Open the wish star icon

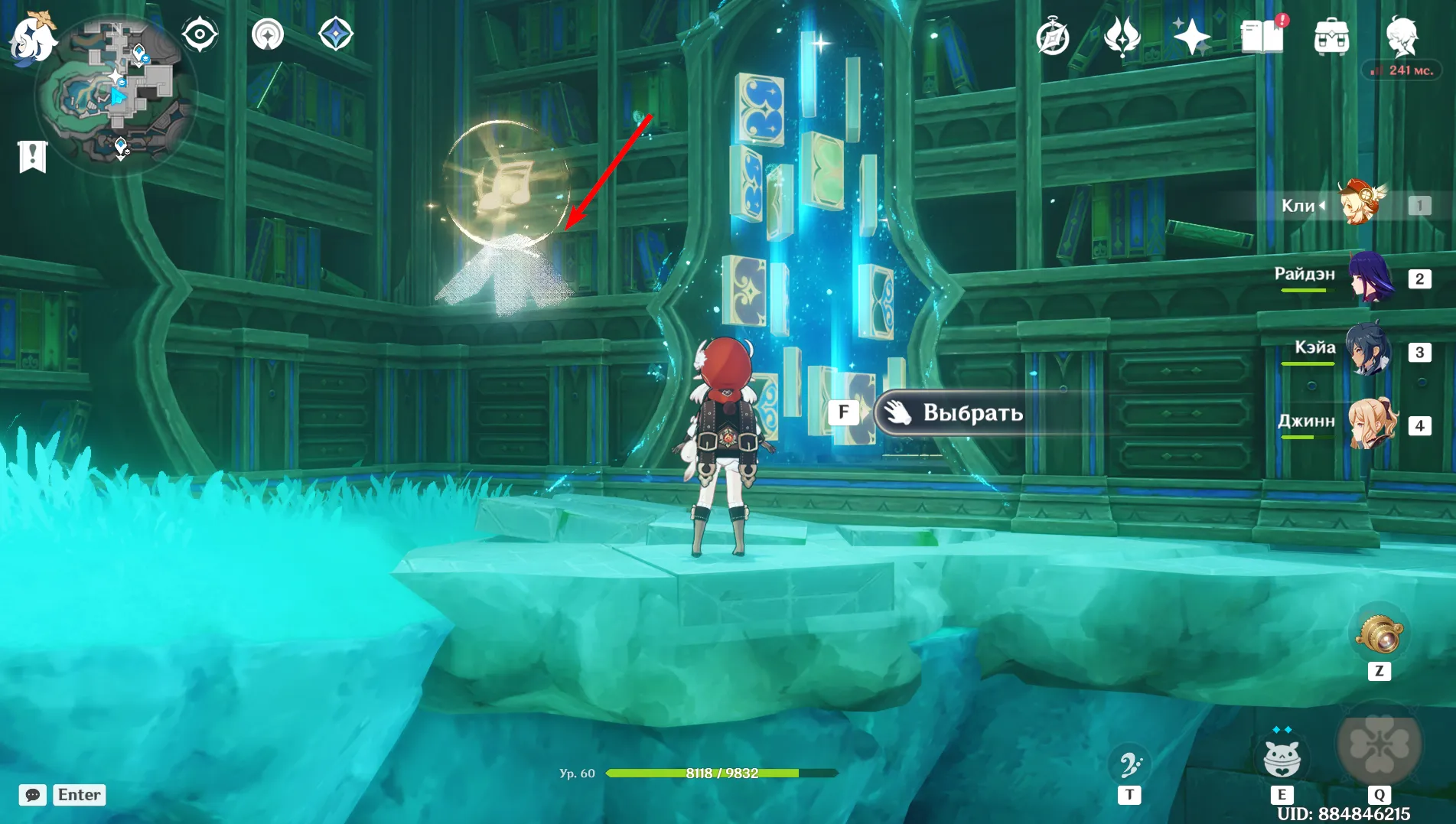1191,37
